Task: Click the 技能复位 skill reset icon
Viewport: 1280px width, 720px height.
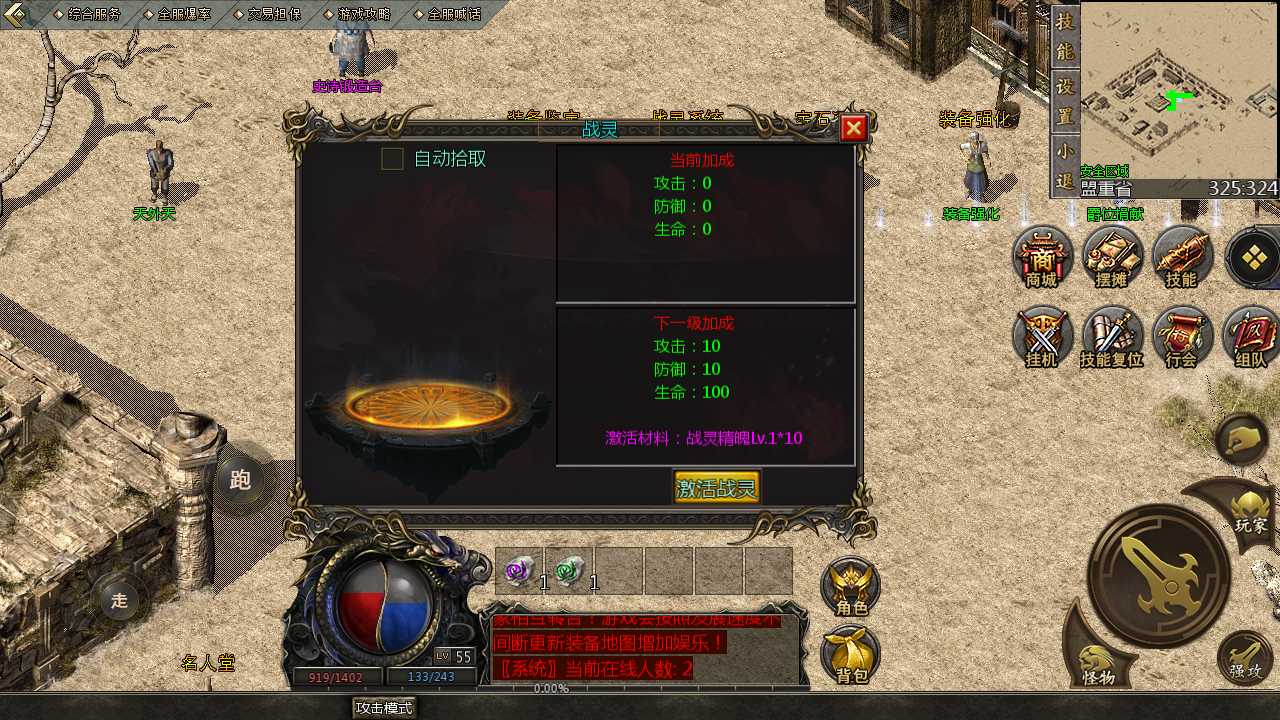Action: 1112,338
